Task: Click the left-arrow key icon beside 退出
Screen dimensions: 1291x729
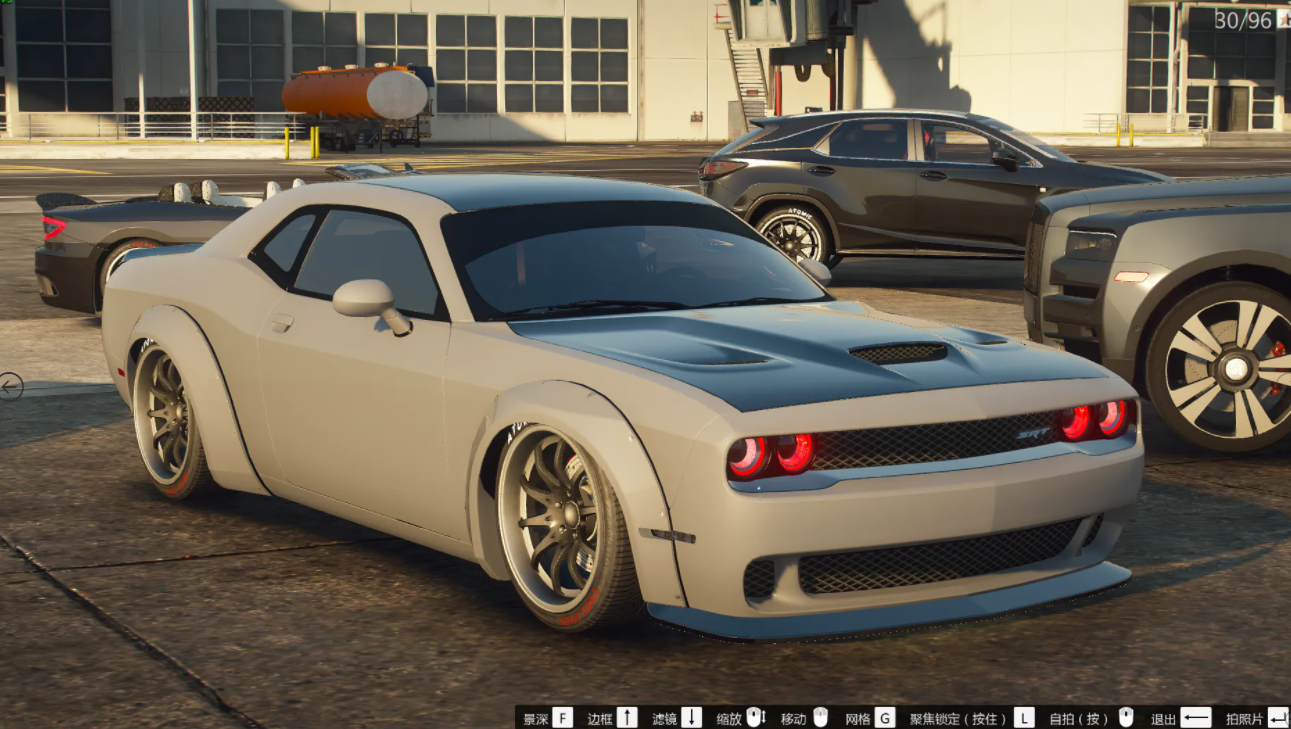Action: [1198, 715]
